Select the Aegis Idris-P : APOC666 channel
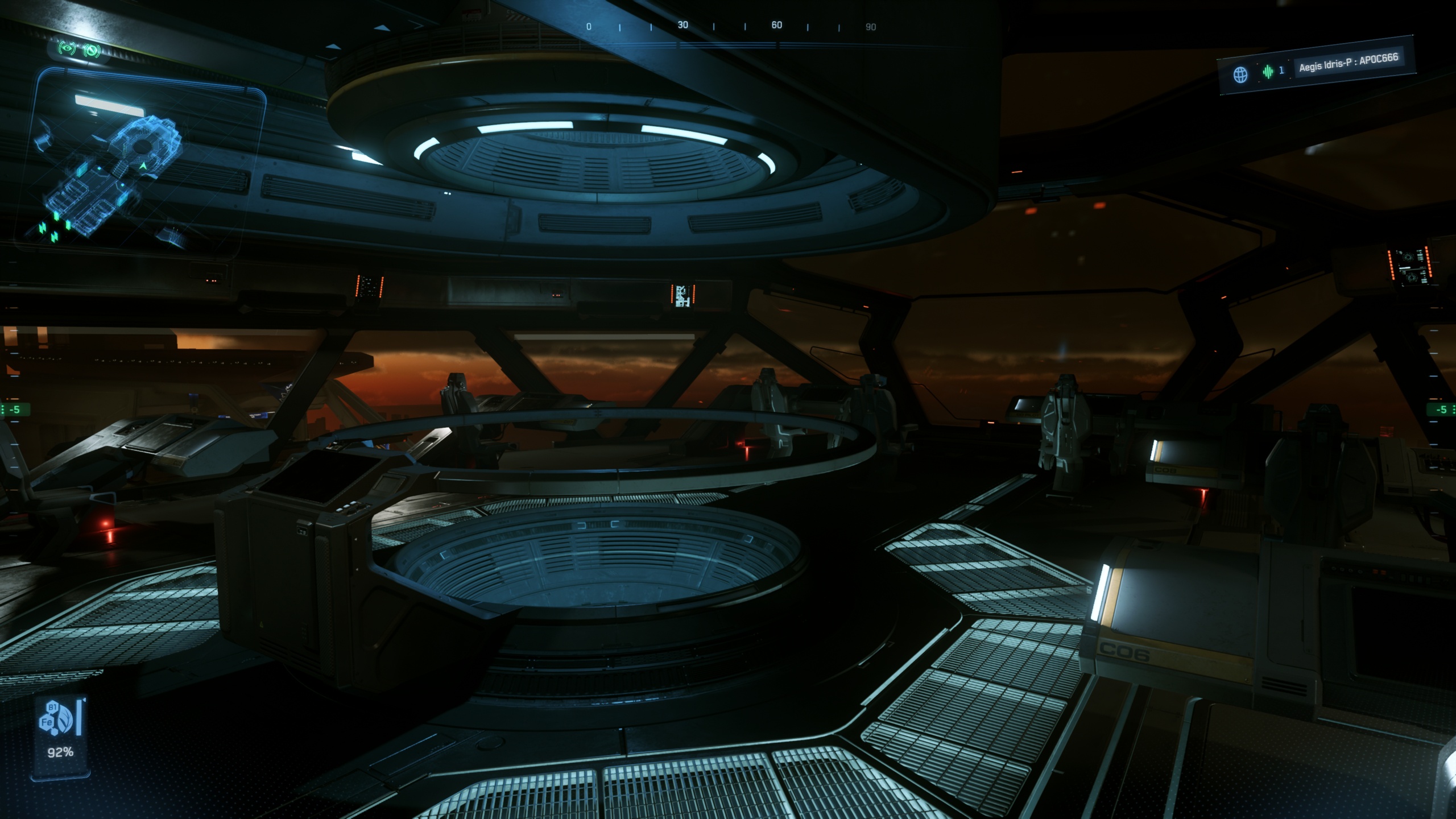The width and height of the screenshot is (1456, 819). (1348, 61)
